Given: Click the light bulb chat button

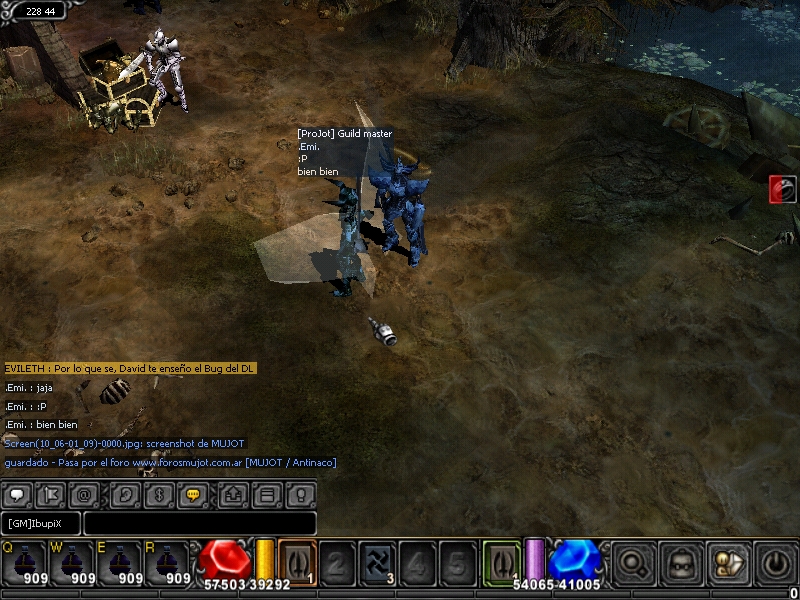Looking at the screenshot, I should point(298,494).
